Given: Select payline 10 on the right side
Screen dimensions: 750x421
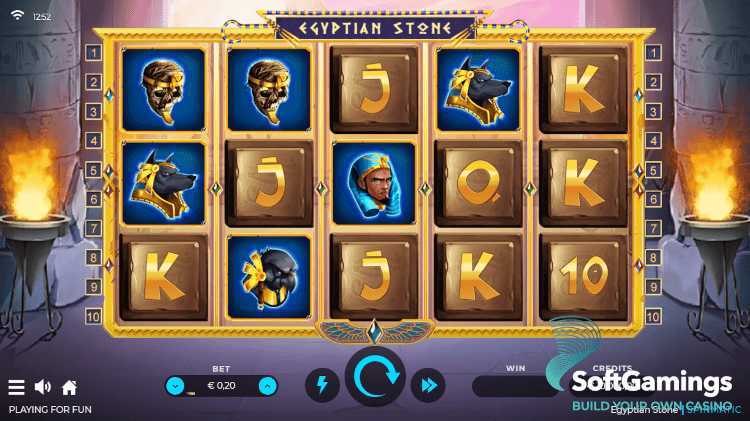Looking at the screenshot, I should point(654,316).
